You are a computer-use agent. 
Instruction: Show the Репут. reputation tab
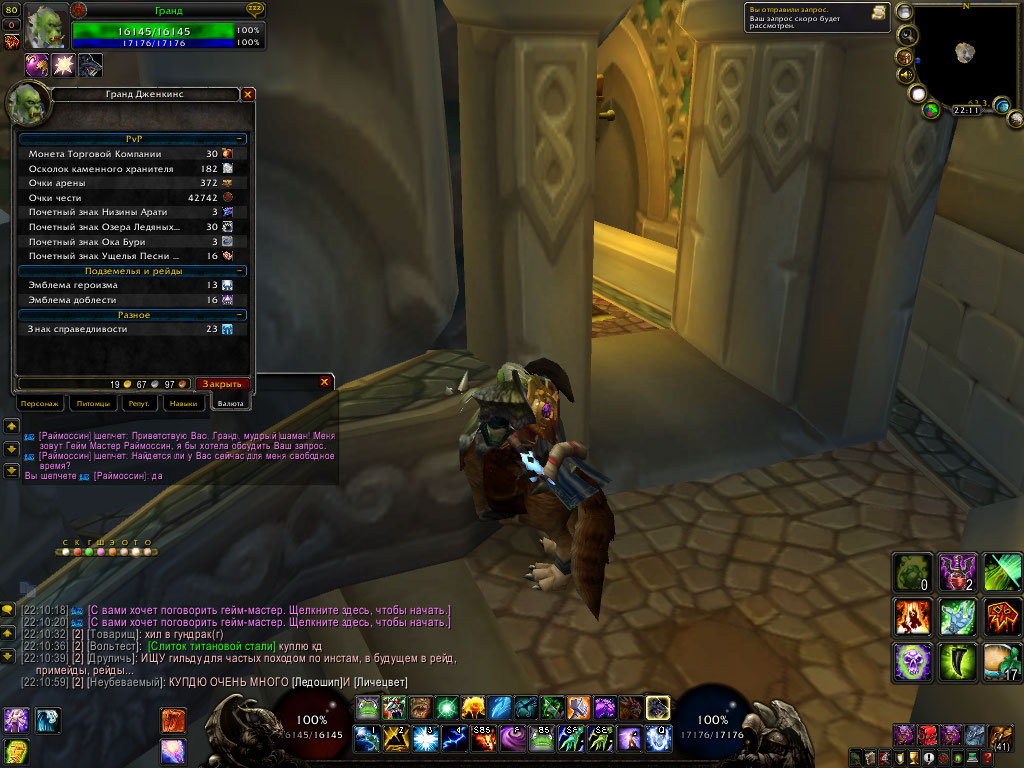[x=138, y=403]
